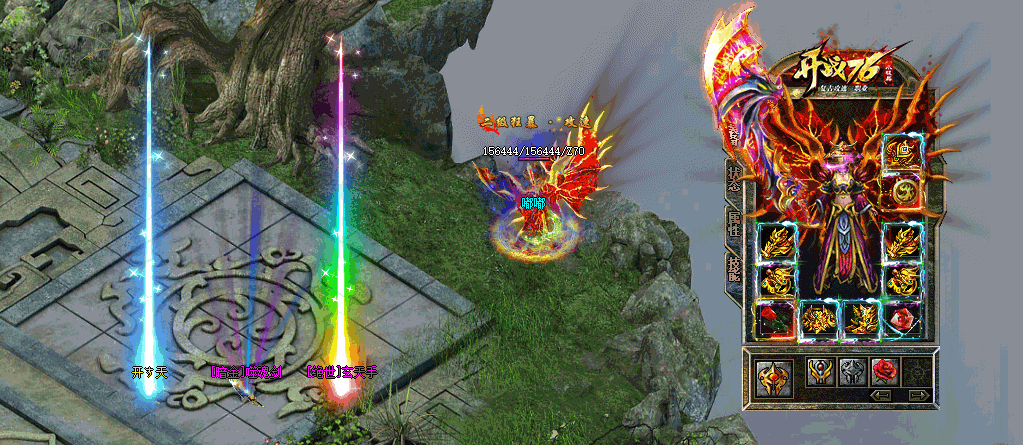Viewport: 1023px width, 445px height.
Task: Open the 属性 attributes tab
Action: coord(732,224)
